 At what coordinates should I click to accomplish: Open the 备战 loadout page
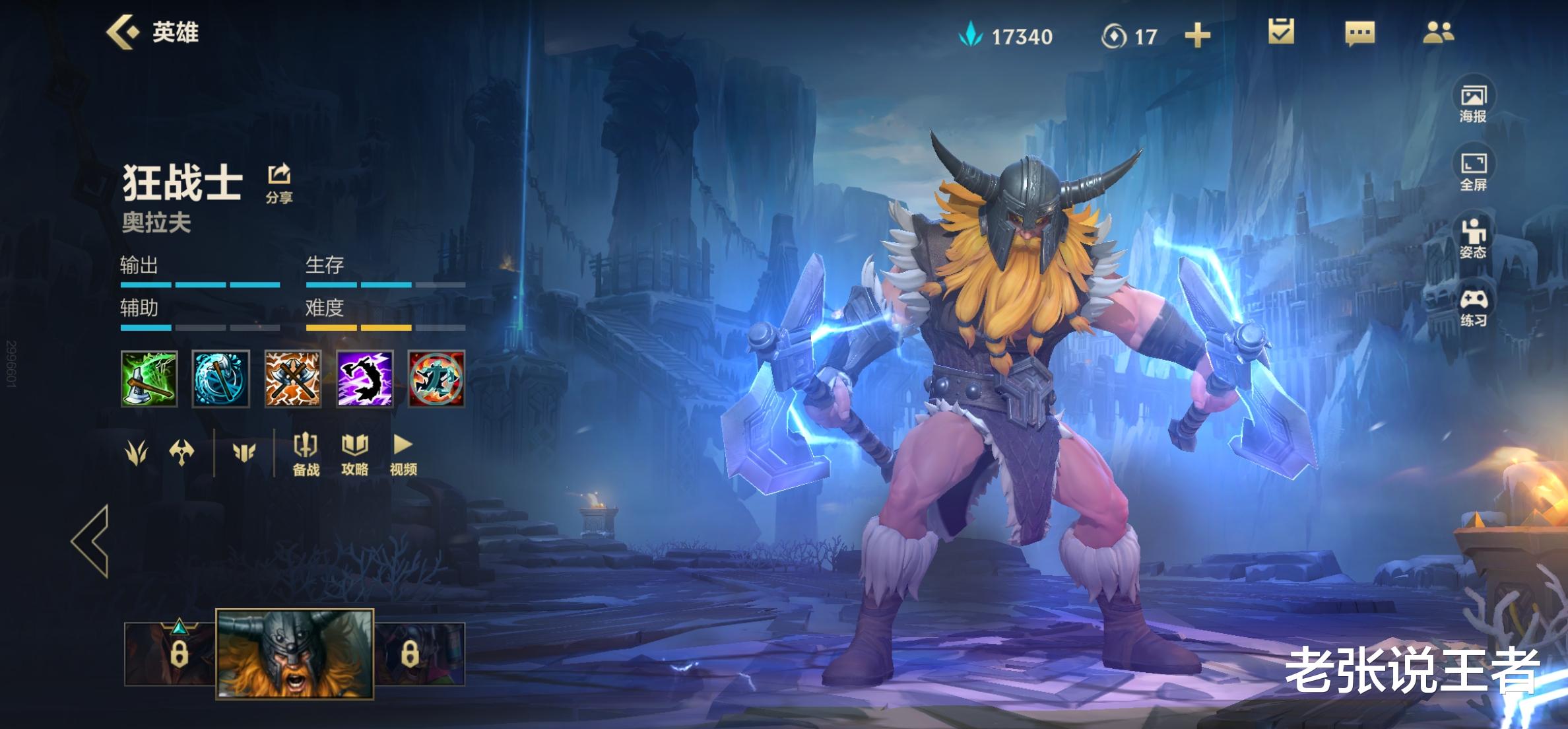point(306,454)
